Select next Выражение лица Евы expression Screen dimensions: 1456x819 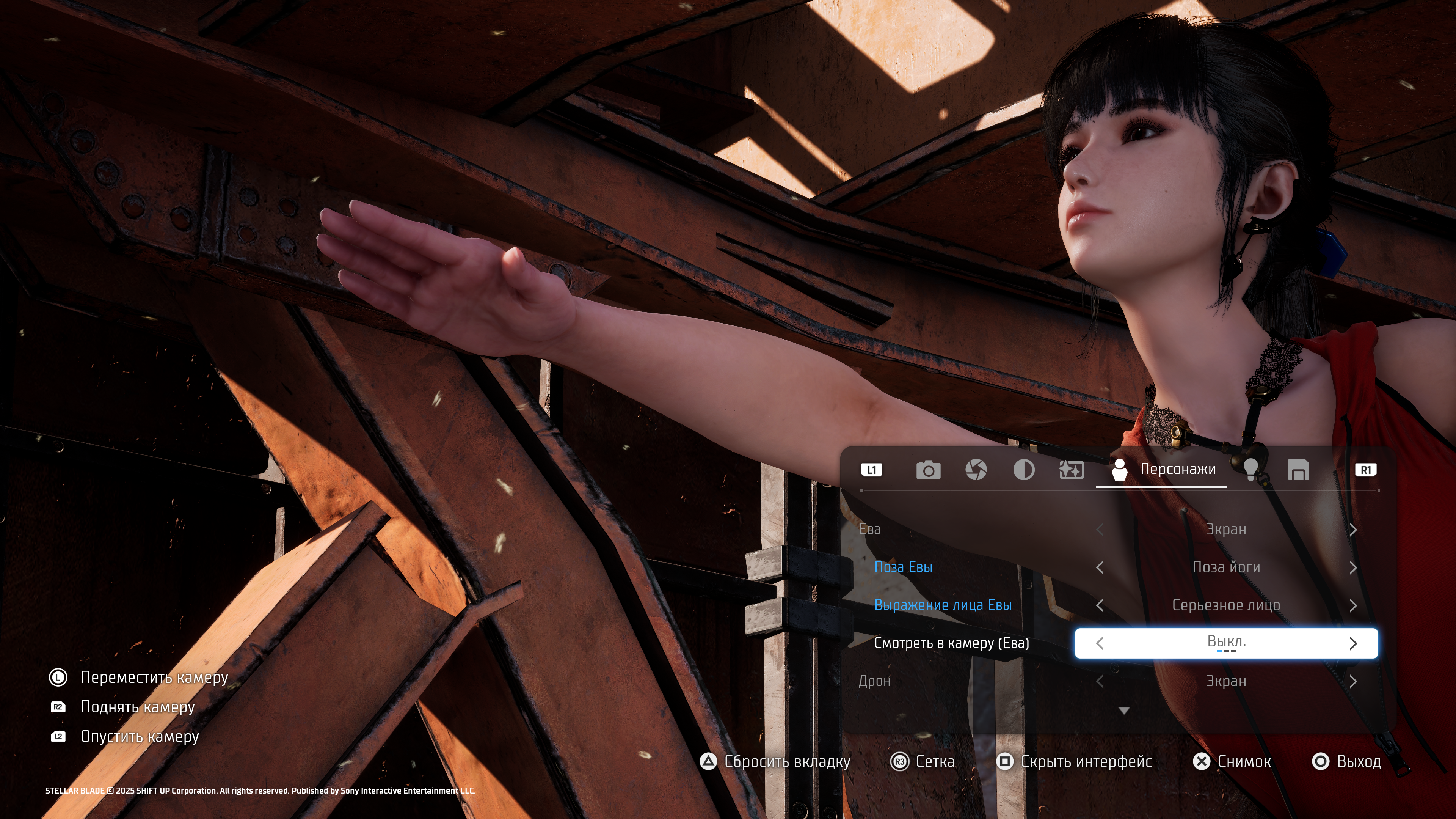click(x=1353, y=605)
